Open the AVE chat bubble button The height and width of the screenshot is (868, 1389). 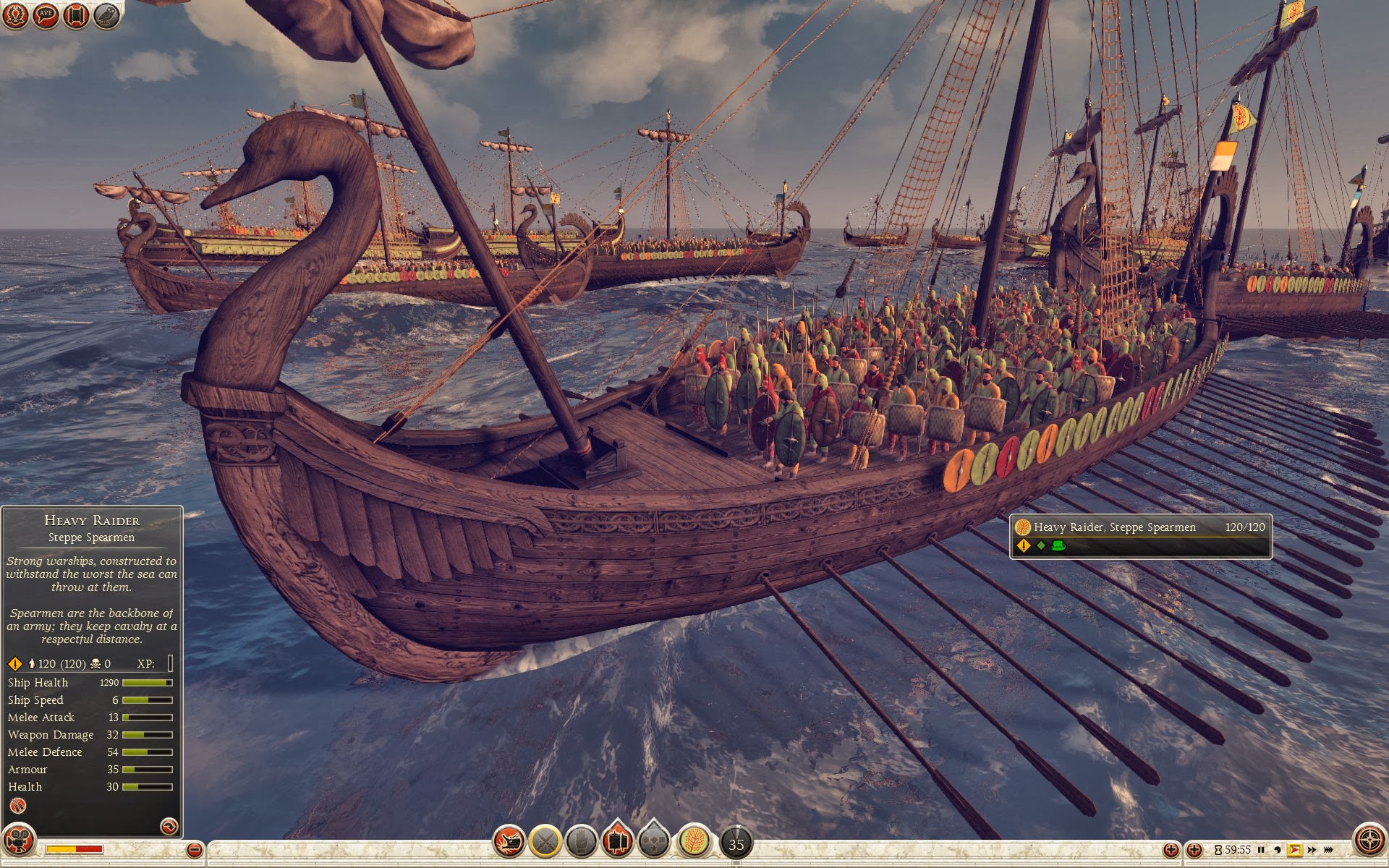(x=46, y=14)
